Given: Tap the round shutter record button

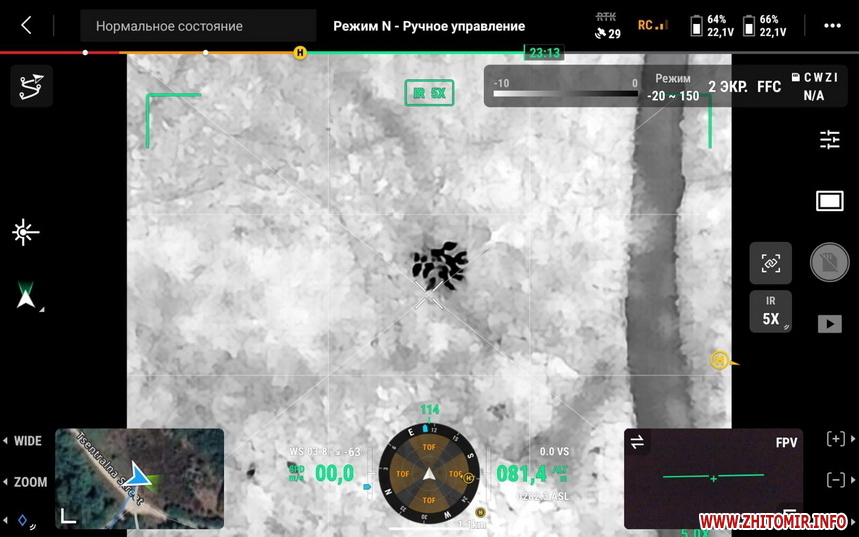Looking at the screenshot, I should pos(829,263).
